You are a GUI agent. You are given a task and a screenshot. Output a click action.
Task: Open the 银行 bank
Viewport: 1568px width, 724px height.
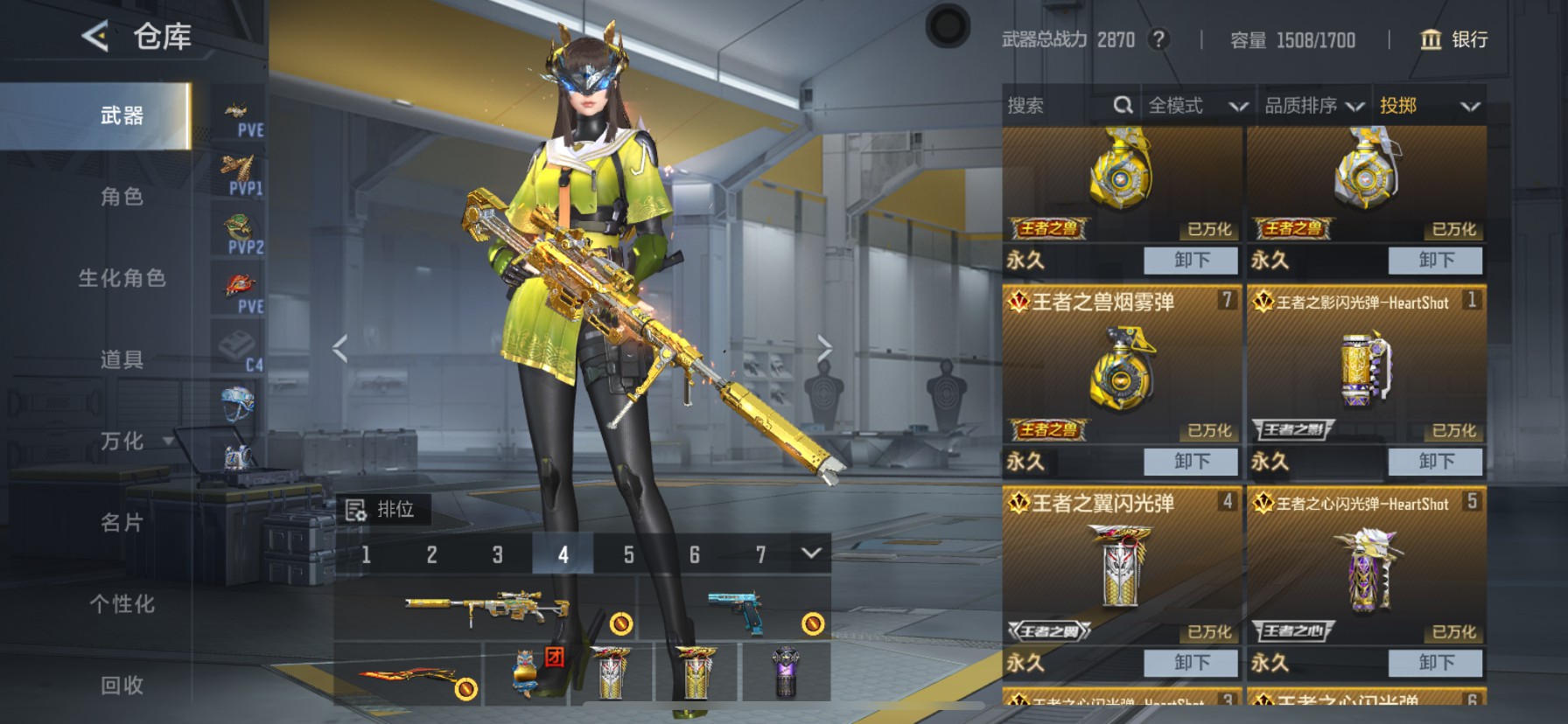coord(1453,39)
